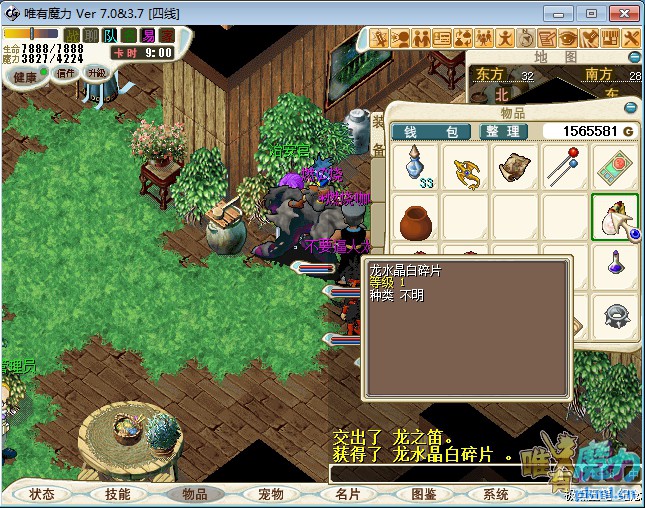Select the spiked grey collar item

click(x=615, y=317)
